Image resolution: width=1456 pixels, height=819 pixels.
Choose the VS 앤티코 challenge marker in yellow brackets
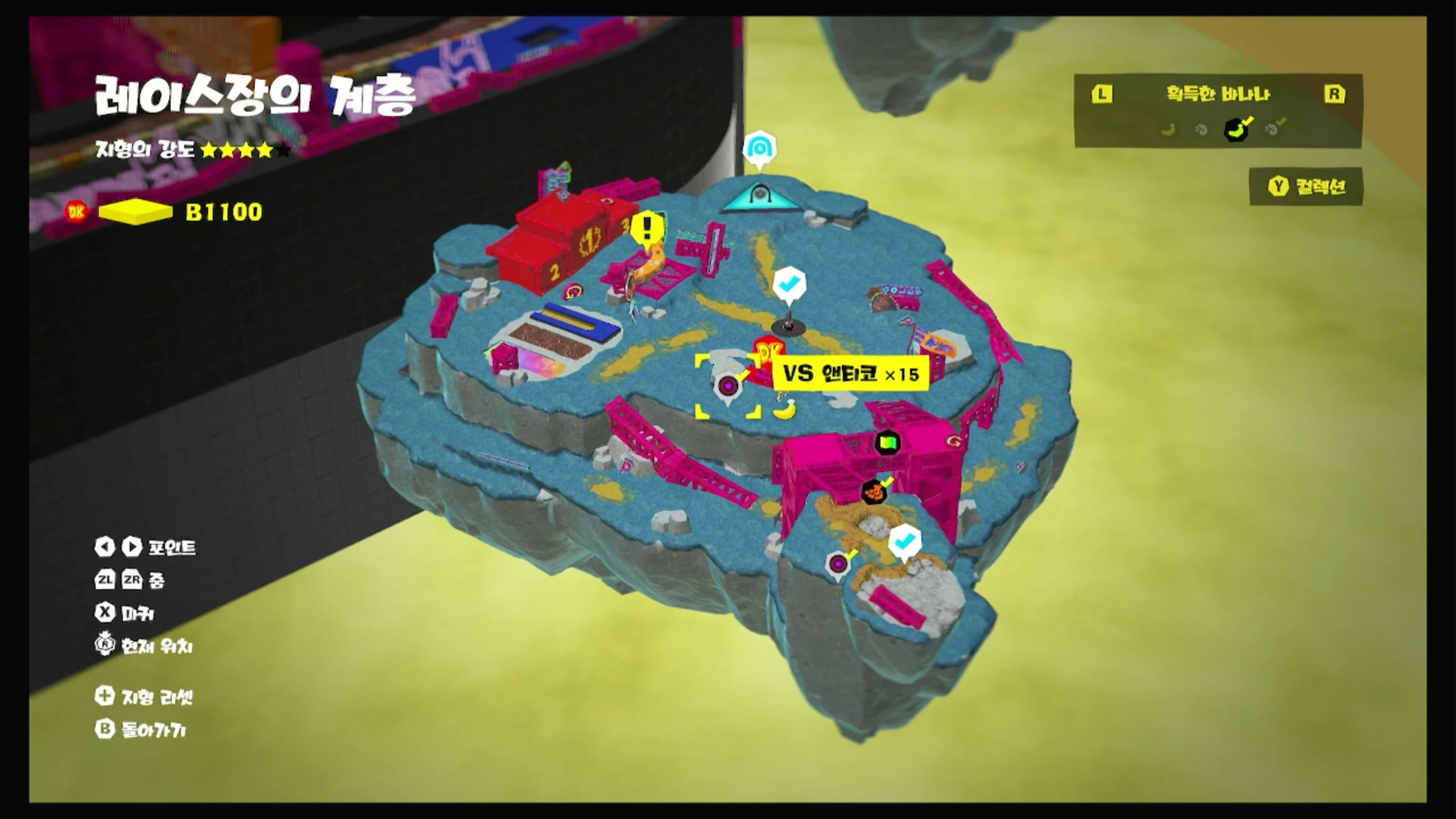pyautogui.click(x=728, y=387)
